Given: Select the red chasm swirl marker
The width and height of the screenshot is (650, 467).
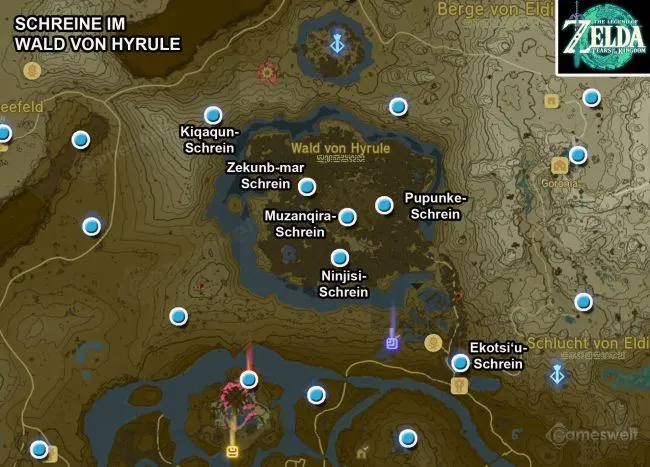Looking at the screenshot, I should click(268, 72).
